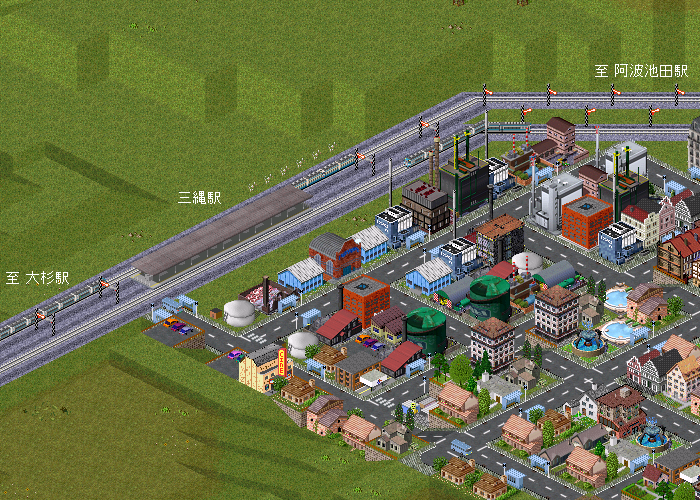The image size is (700, 500).
Task: Click the 至 阿波池田駅 direction marker
Action: [641, 71]
